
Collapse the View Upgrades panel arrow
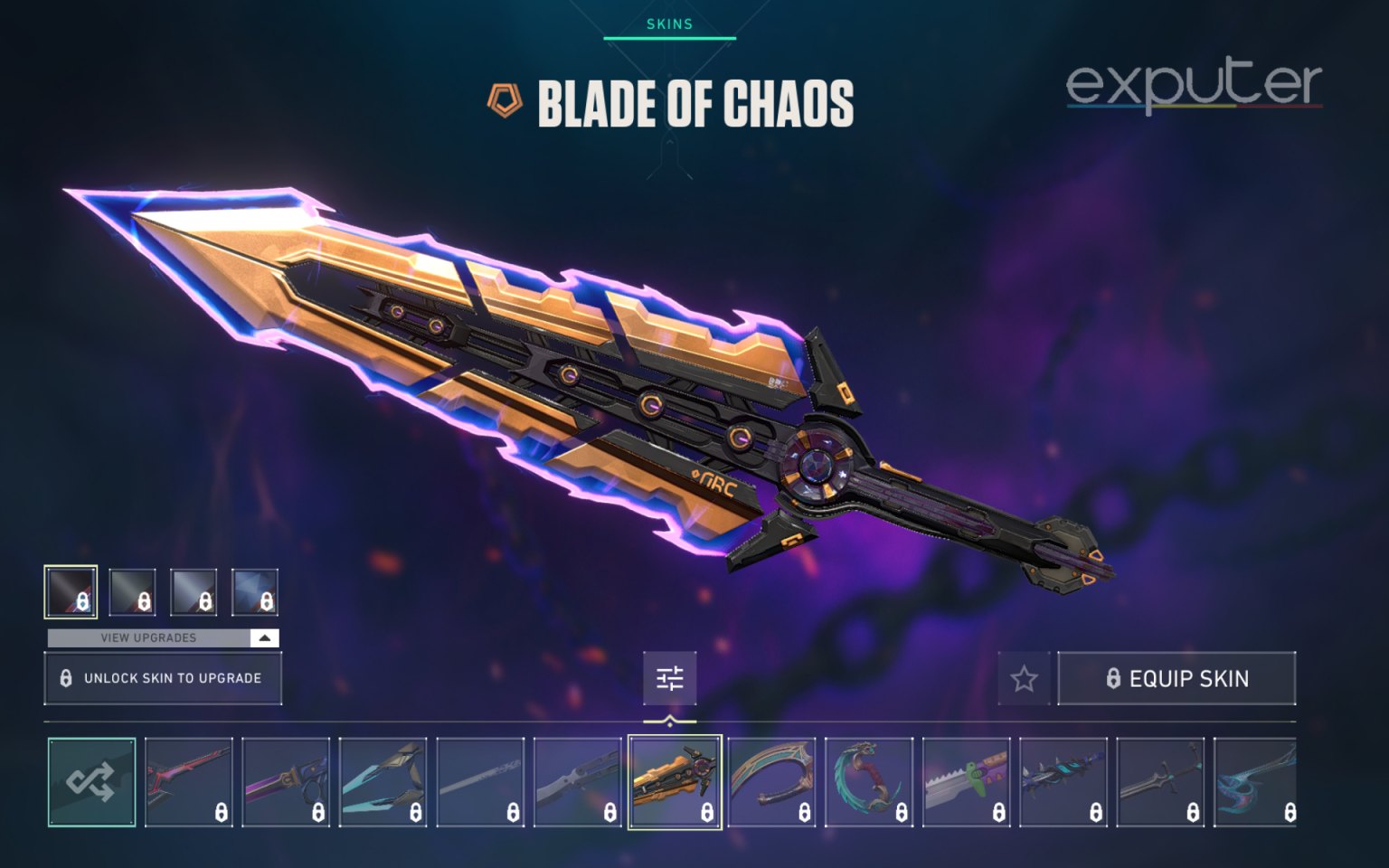263,637
